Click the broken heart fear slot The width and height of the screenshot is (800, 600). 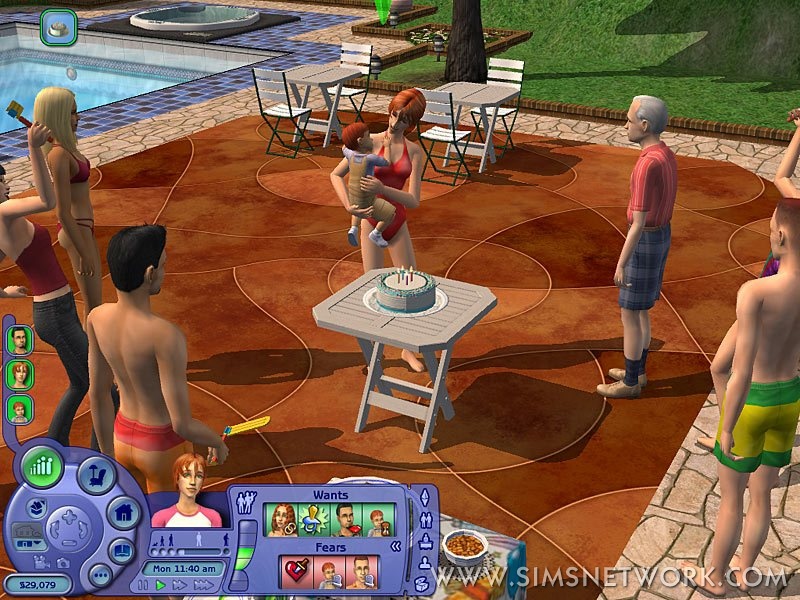coord(297,573)
